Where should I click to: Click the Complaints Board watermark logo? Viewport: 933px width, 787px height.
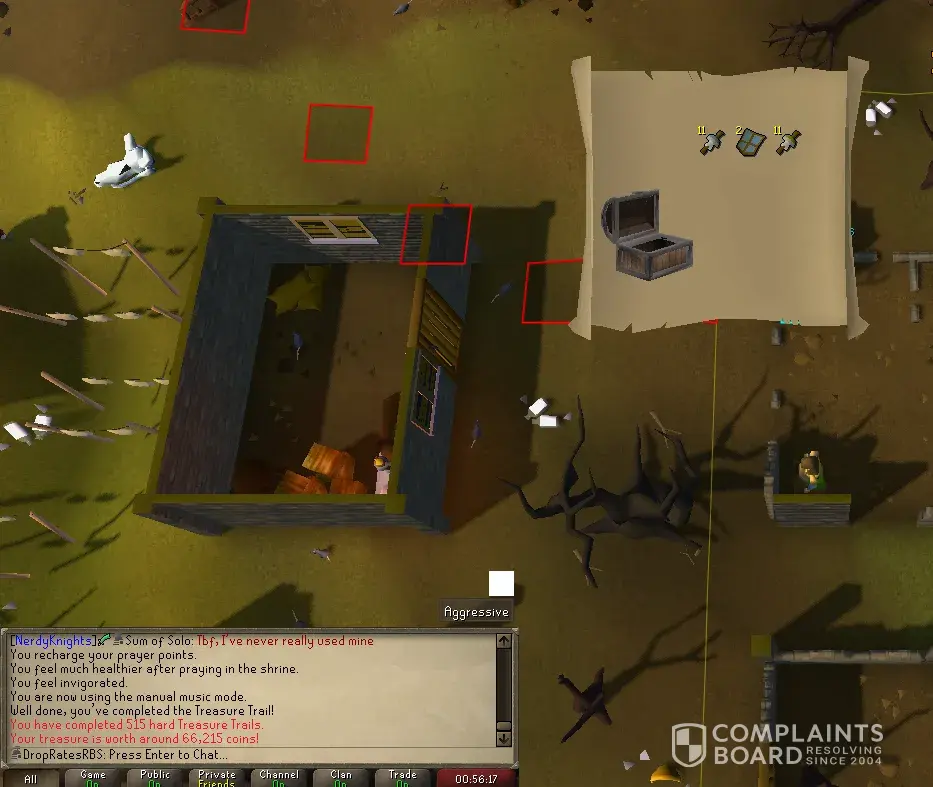[777, 745]
